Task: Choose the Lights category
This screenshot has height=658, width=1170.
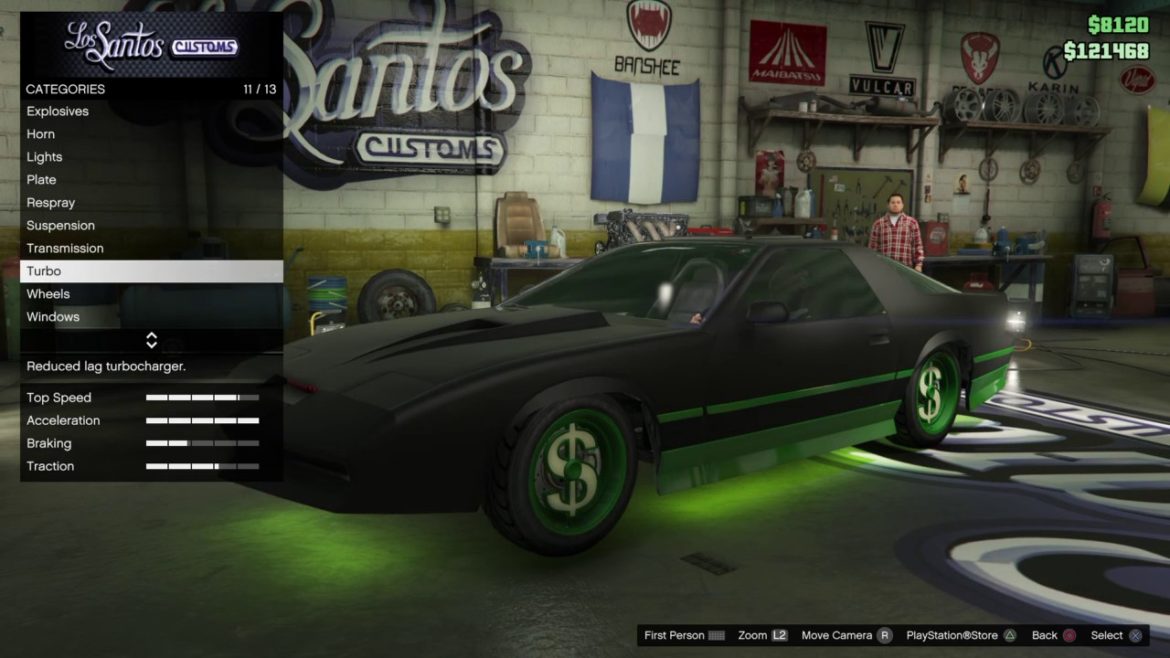Action: [44, 157]
